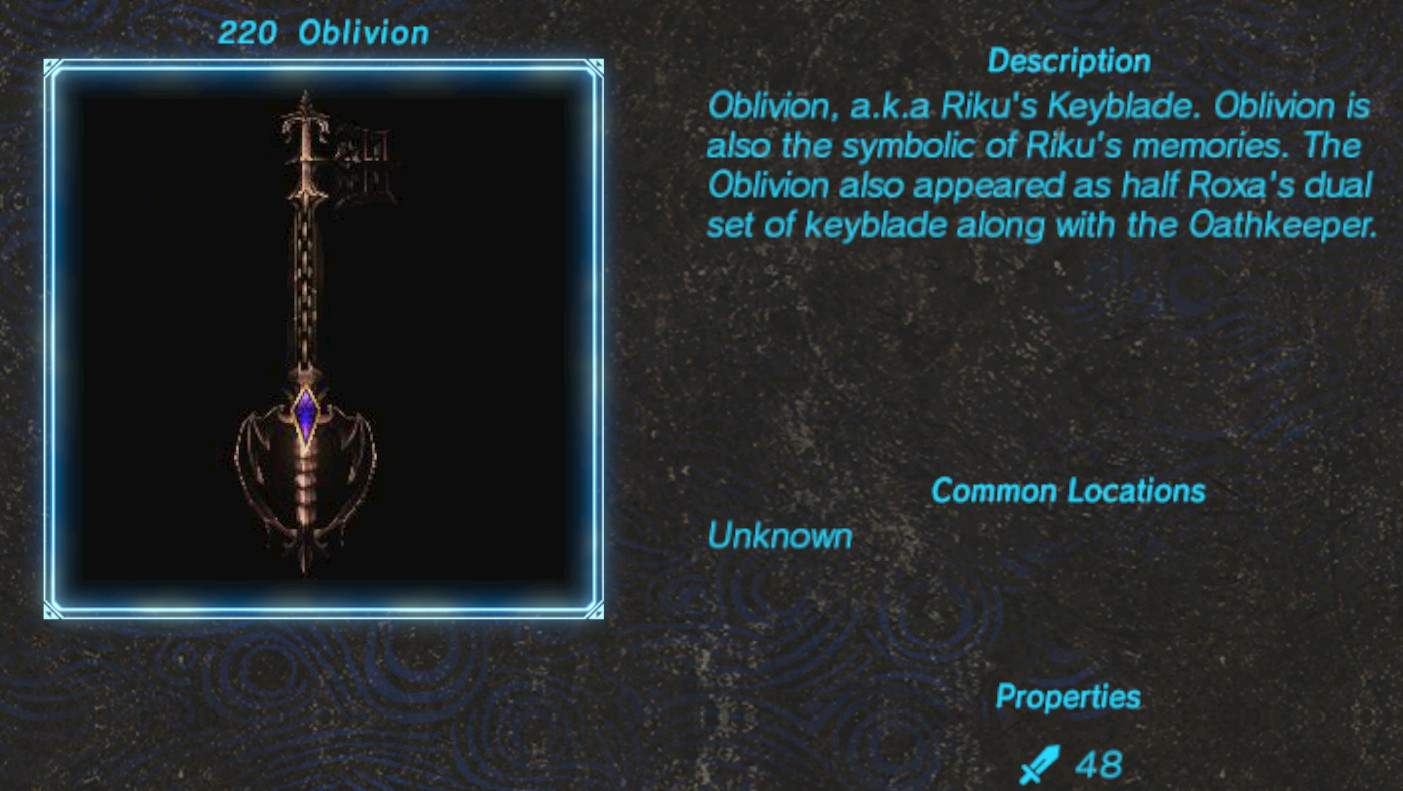Select the attack stat value 48
Screen dimensions: 1403x791
(1098, 764)
